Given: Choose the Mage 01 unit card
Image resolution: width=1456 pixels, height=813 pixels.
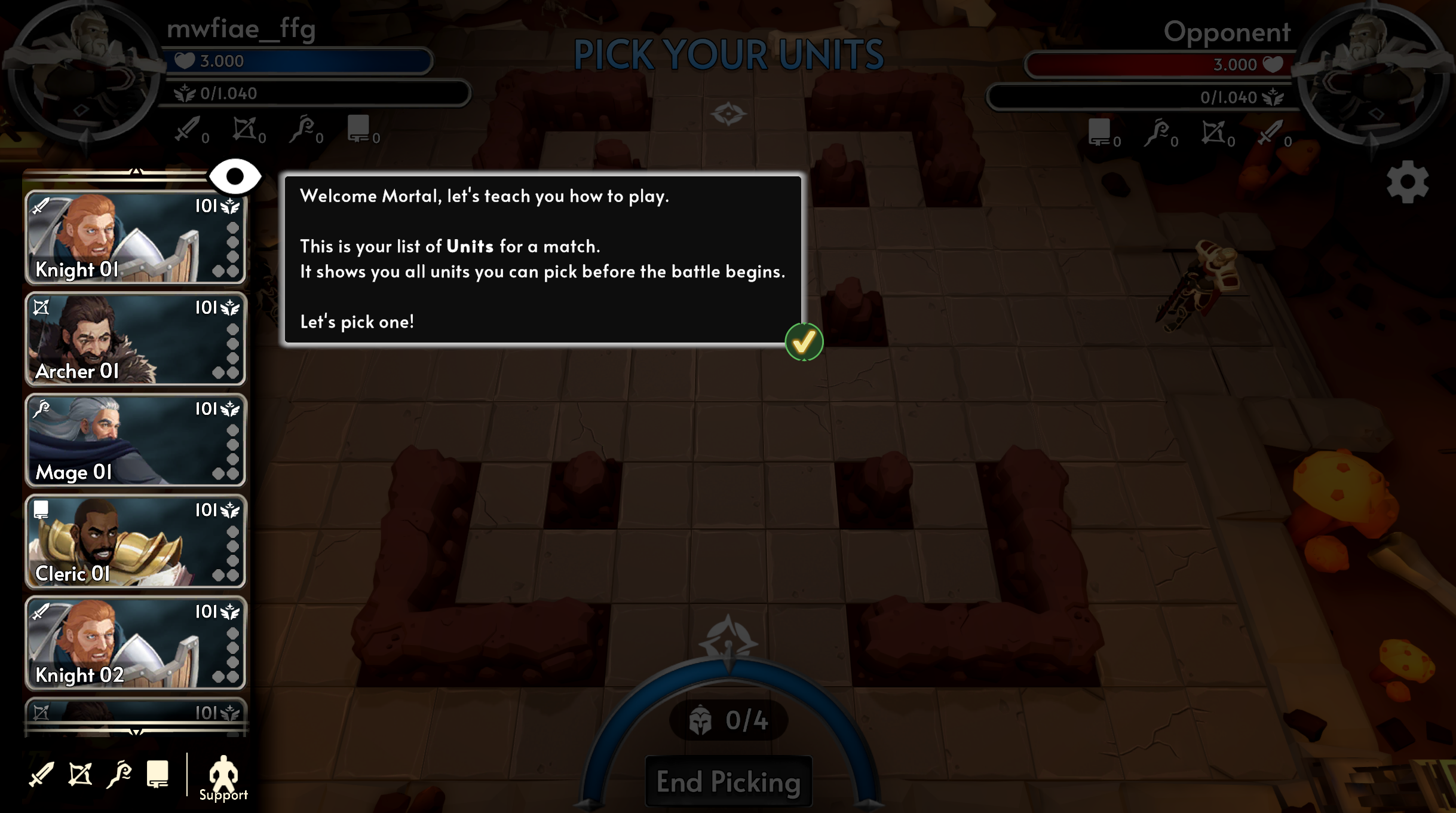Looking at the screenshot, I should click(x=135, y=440).
